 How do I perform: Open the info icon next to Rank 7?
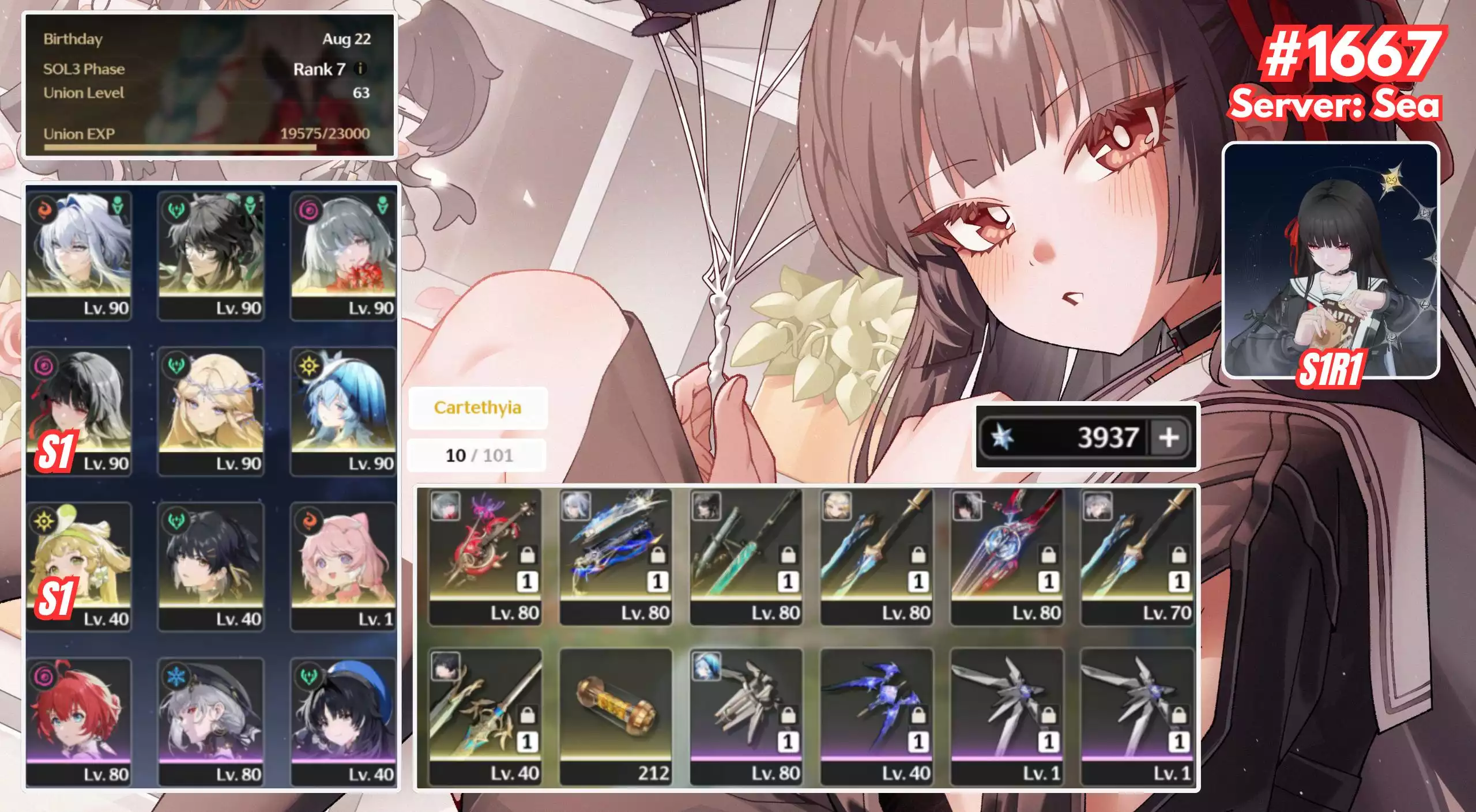coord(360,69)
